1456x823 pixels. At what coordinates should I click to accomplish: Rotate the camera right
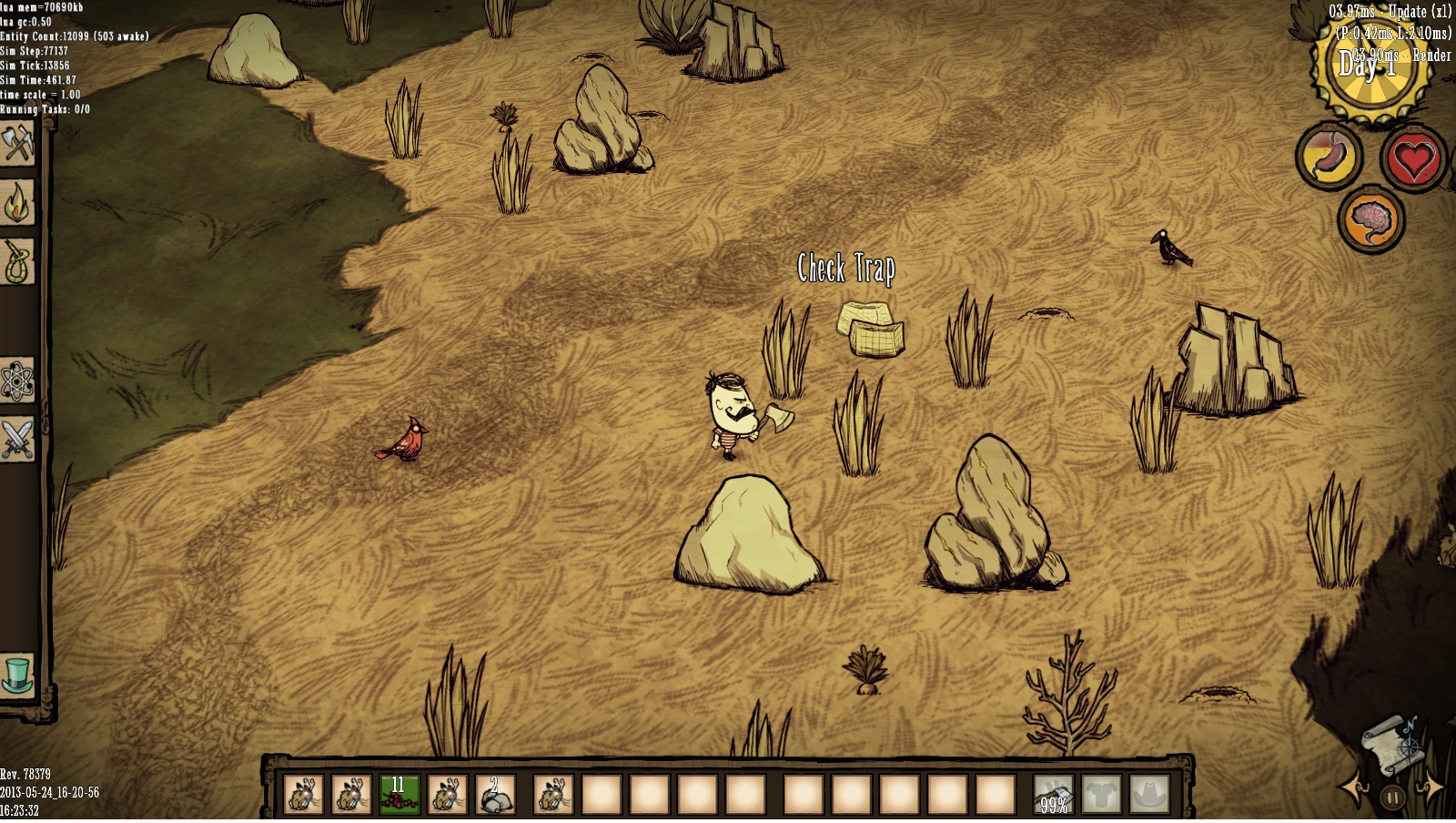[x=1431, y=788]
